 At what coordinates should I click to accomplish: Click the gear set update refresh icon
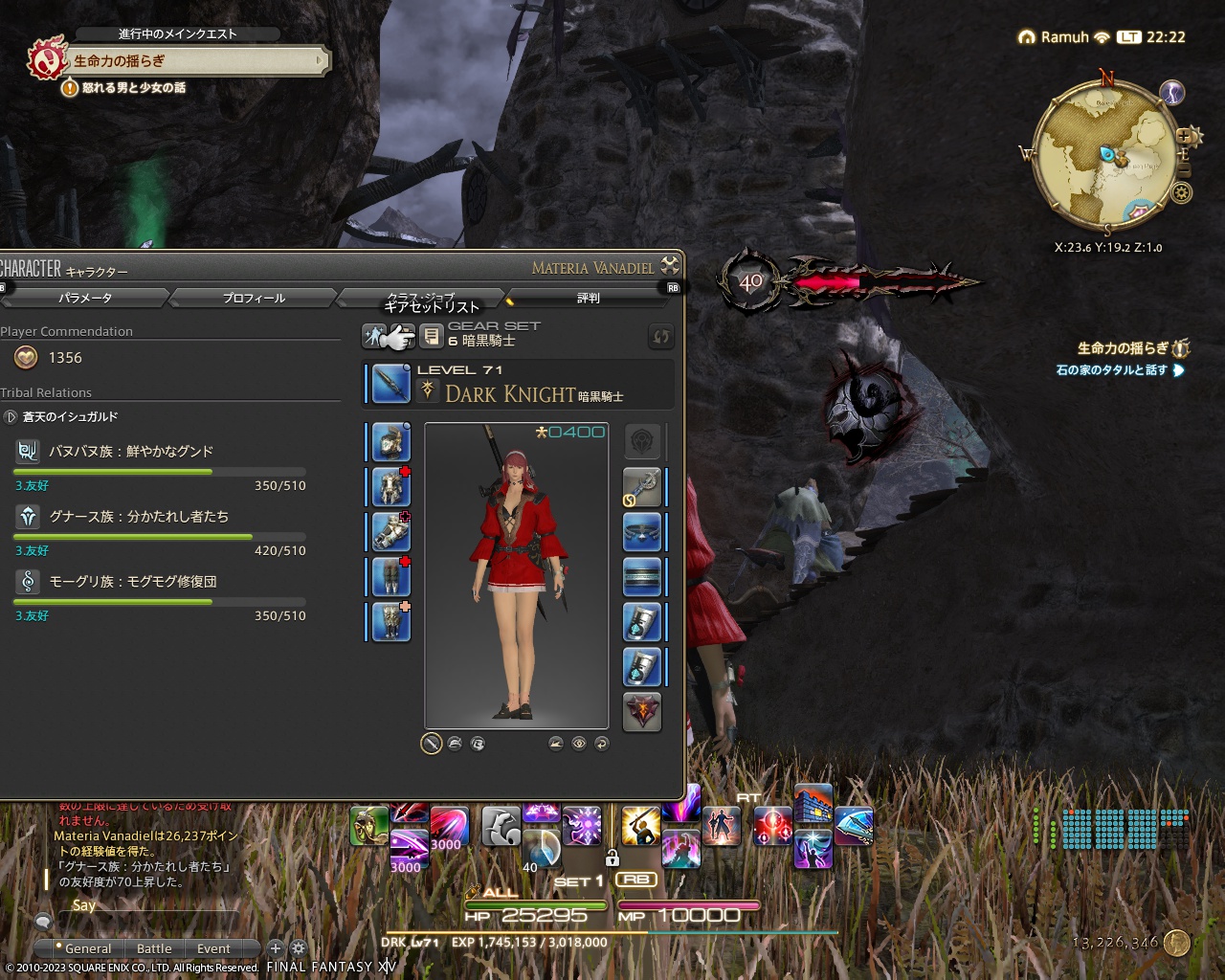pos(659,337)
